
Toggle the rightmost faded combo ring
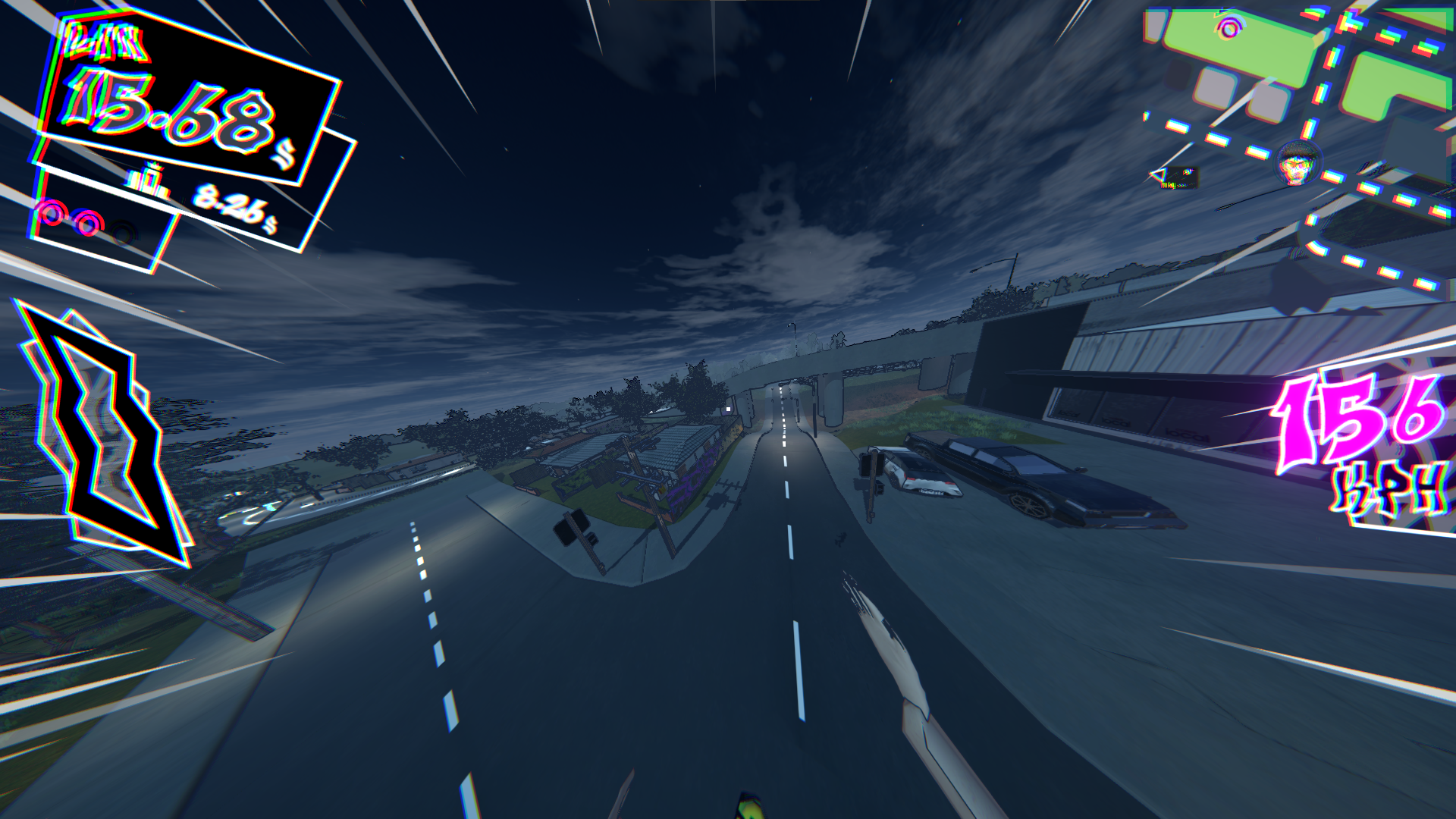point(121,235)
